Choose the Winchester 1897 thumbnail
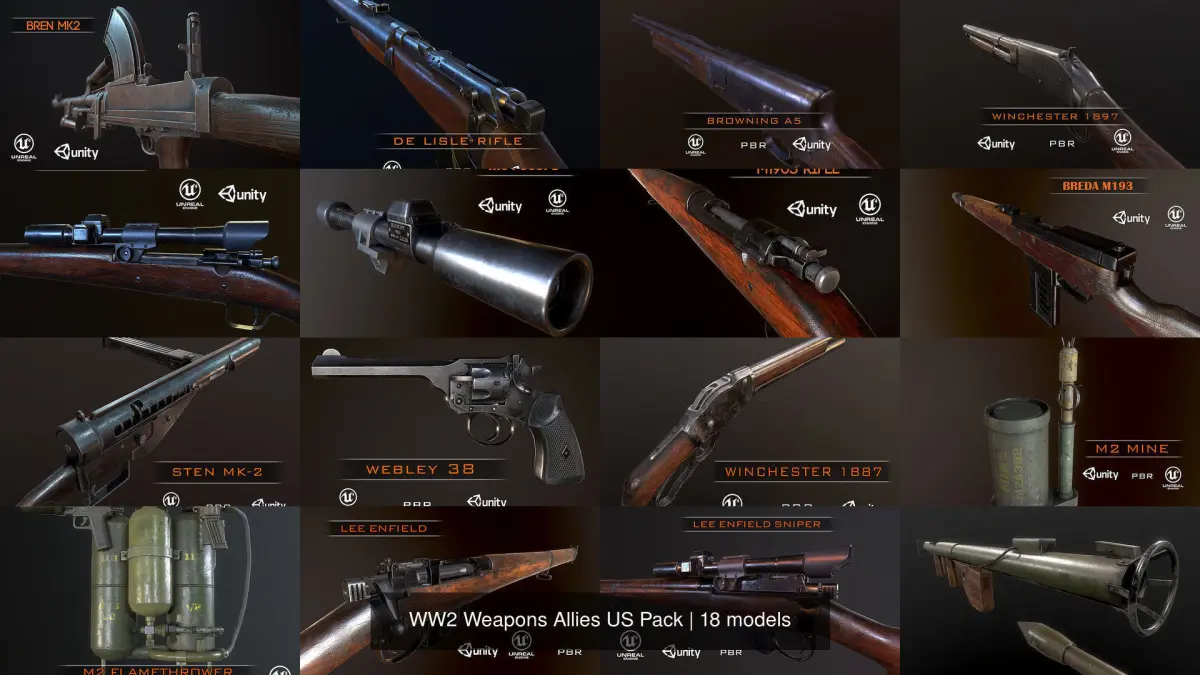 tap(1050, 84)
